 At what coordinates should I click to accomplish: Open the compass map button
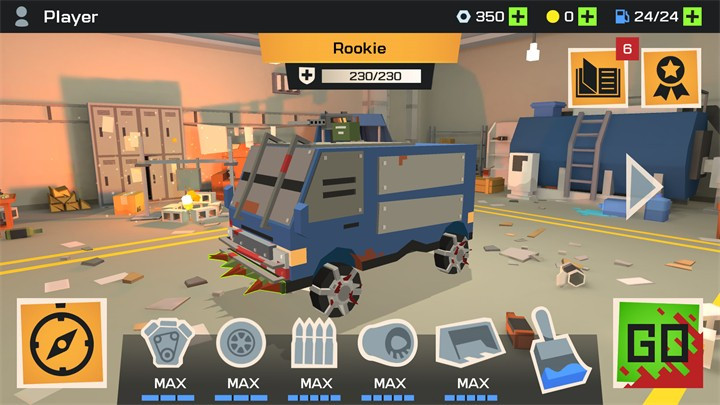click(x=62, y=344)
